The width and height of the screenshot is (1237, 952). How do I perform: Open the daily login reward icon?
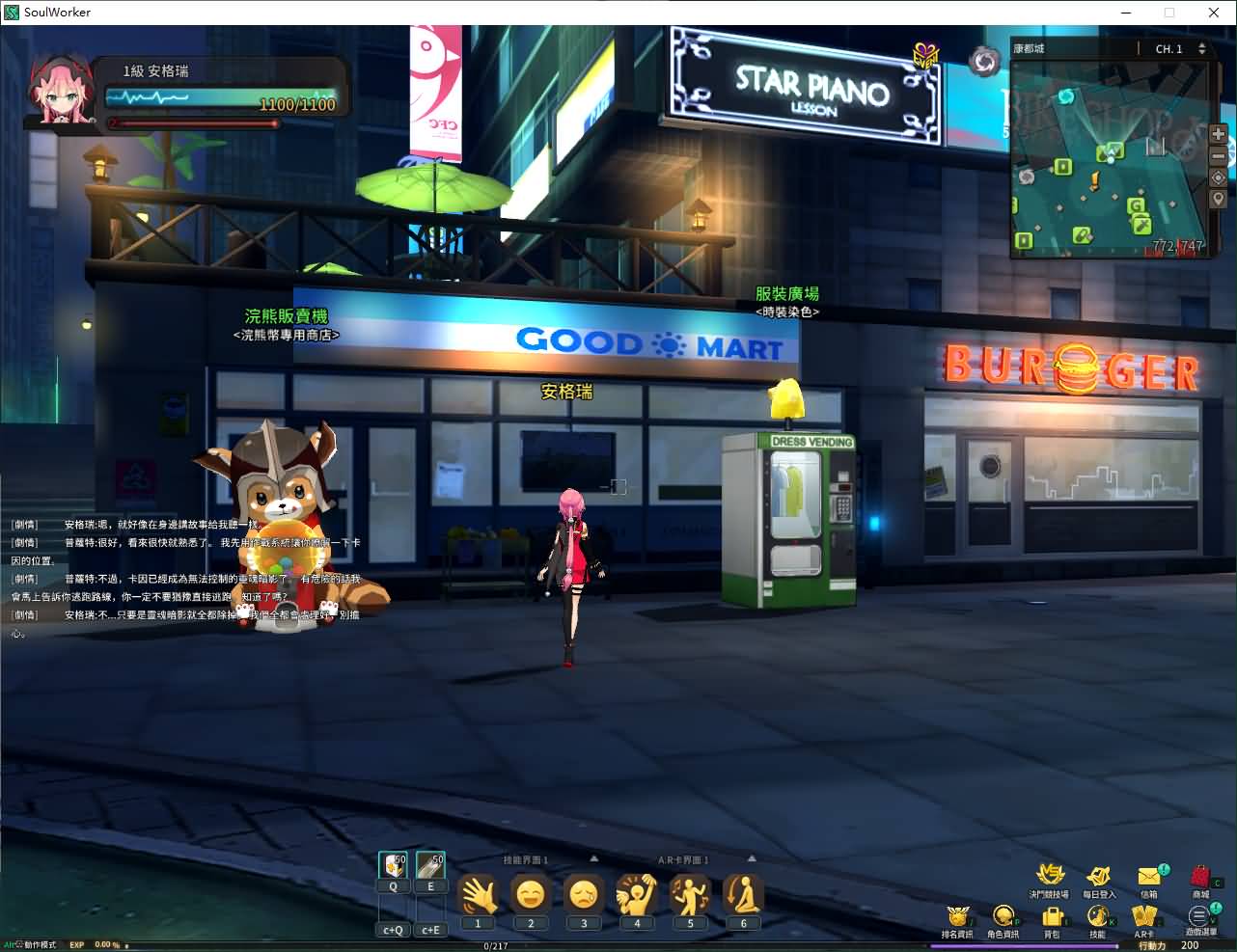(x=1098, y=877)
